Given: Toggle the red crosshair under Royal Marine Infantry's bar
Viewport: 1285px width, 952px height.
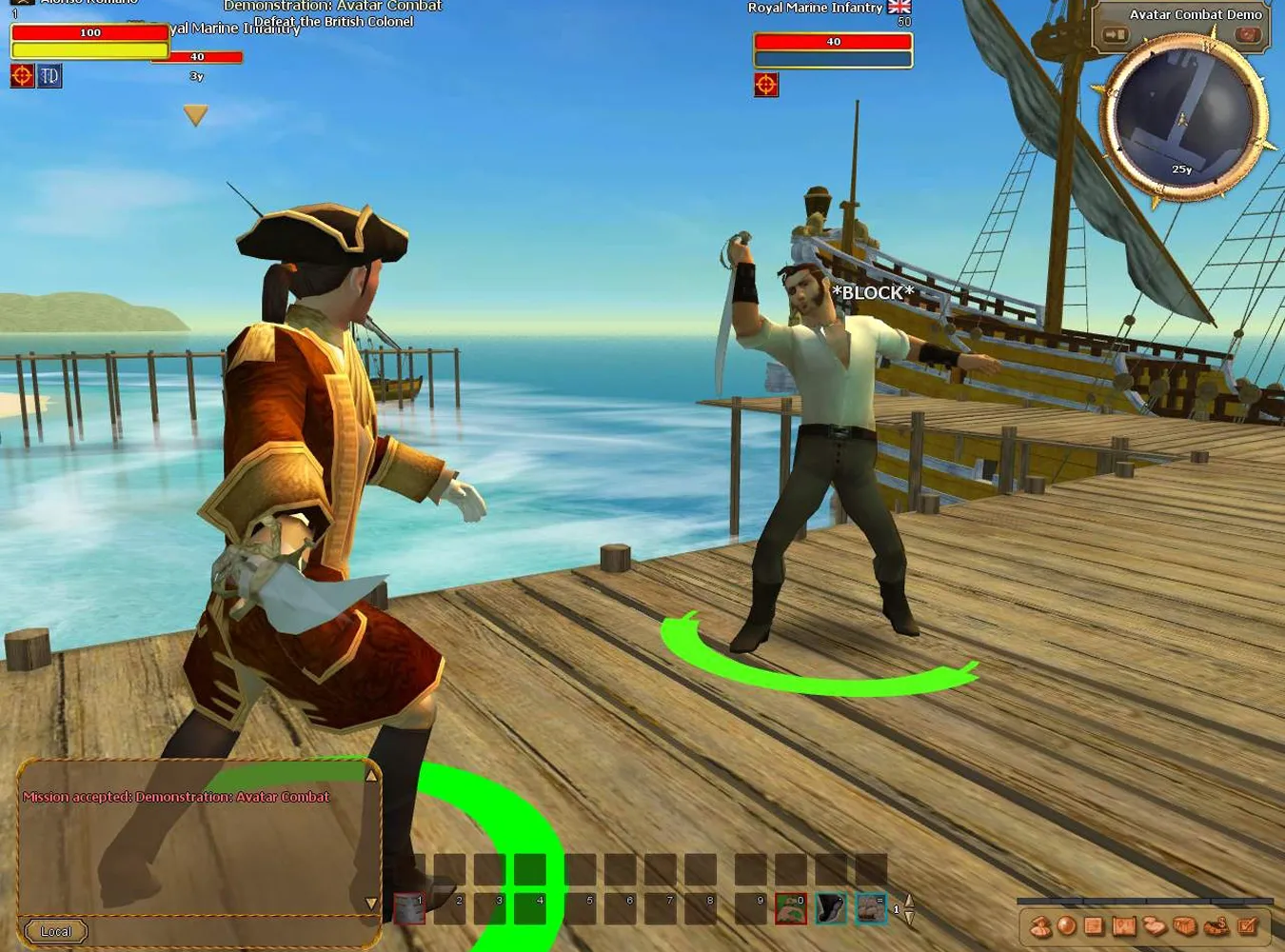Looking at the screenshot, I should tap(765, 85).
